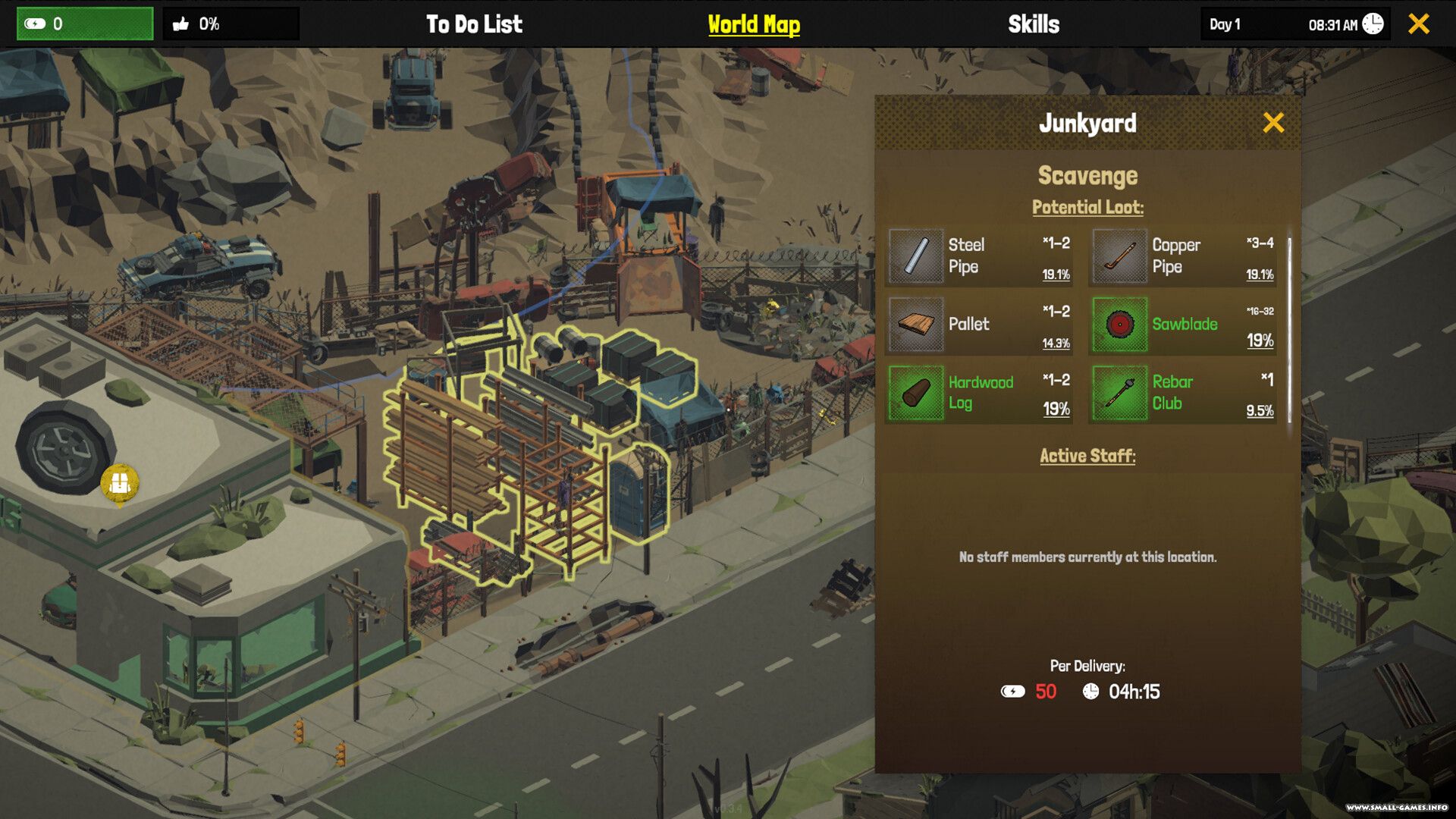Click the yellow garage map marker
The width and height of the screenshot is (1456, 819).
coord(120,483)
